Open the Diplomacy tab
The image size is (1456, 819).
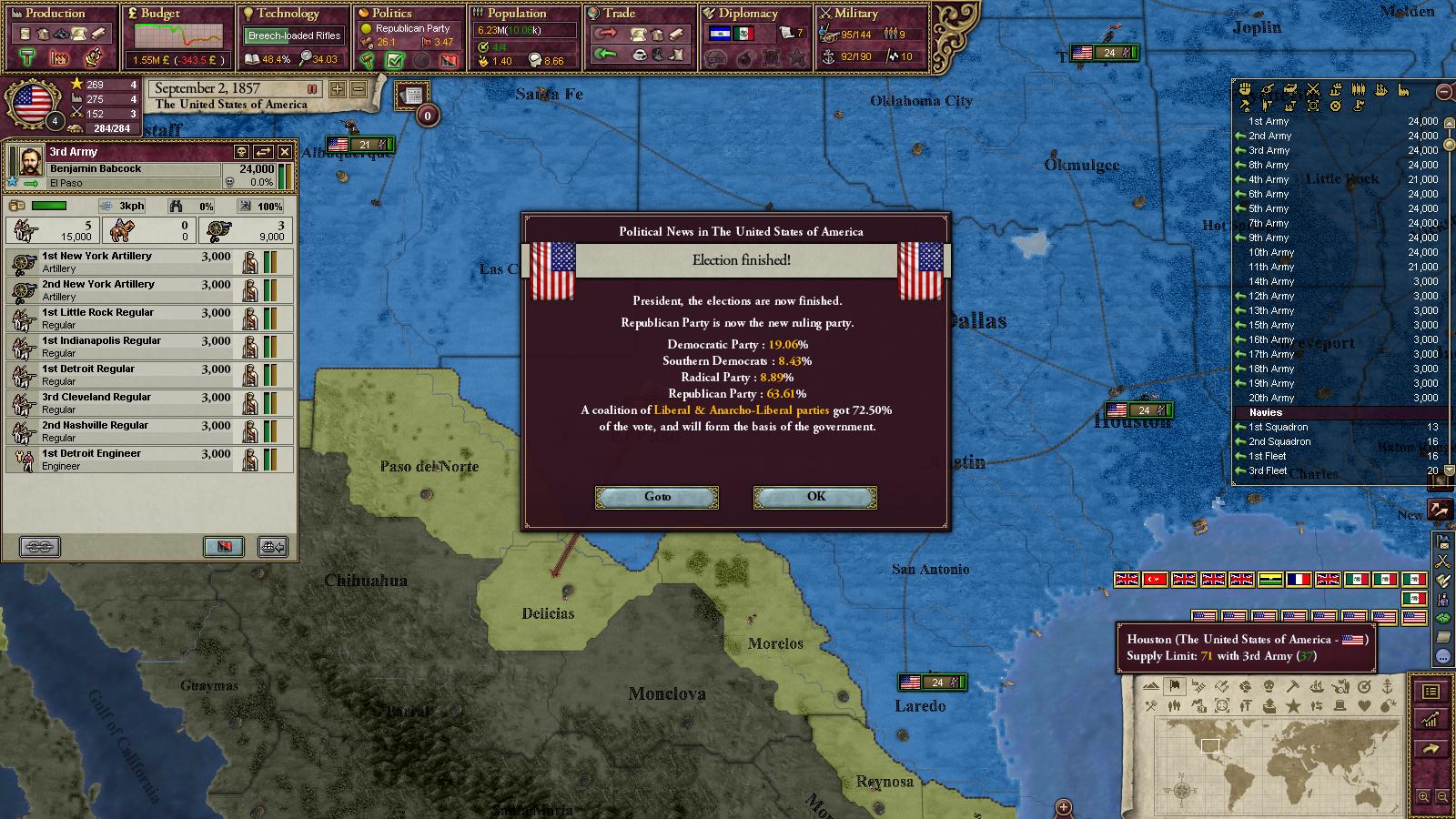[x=748, y=14]
